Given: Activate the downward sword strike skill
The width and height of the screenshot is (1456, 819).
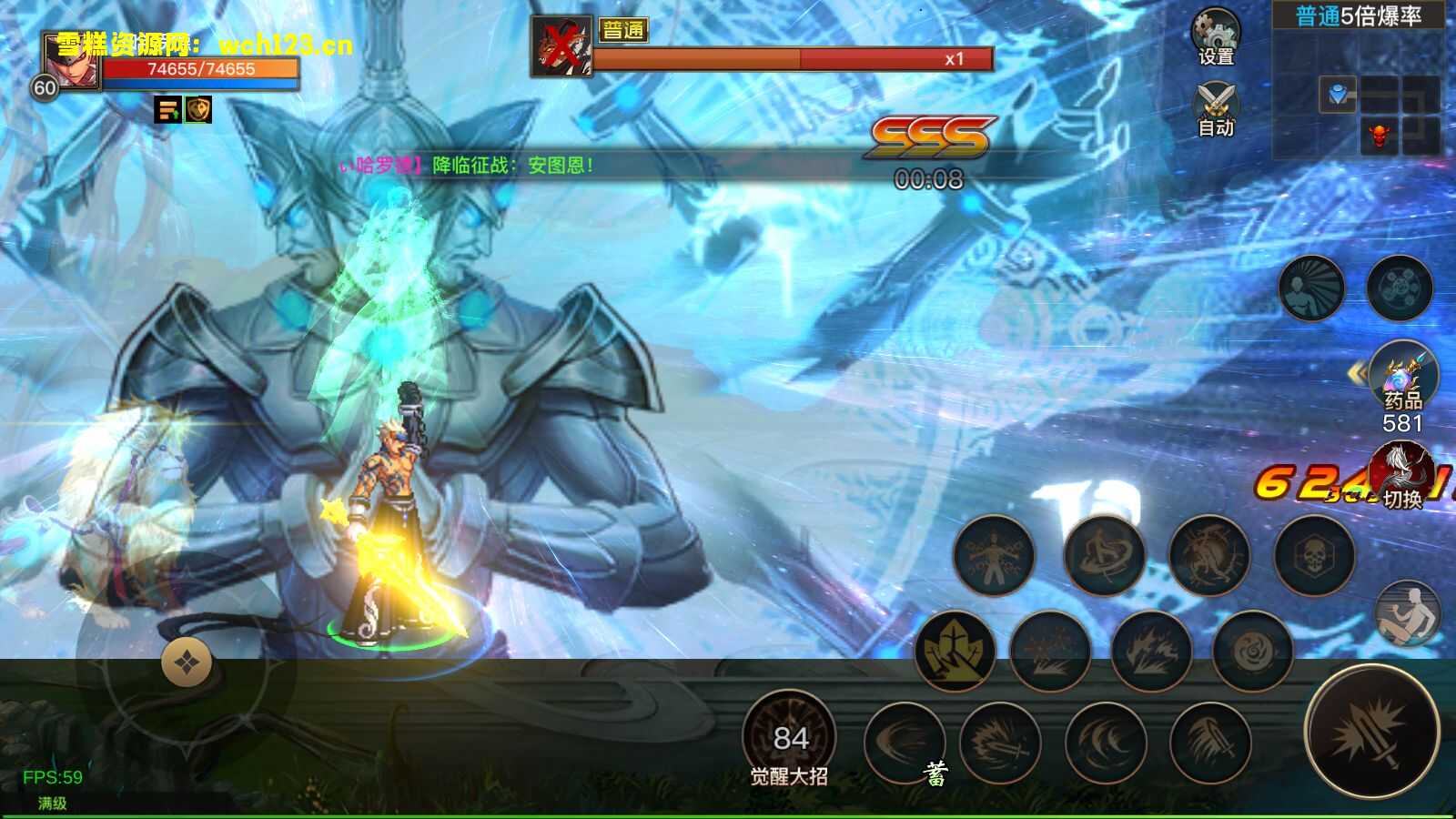Looking at the screenshot, I should pyautogui.click(x=1210, y=743).
